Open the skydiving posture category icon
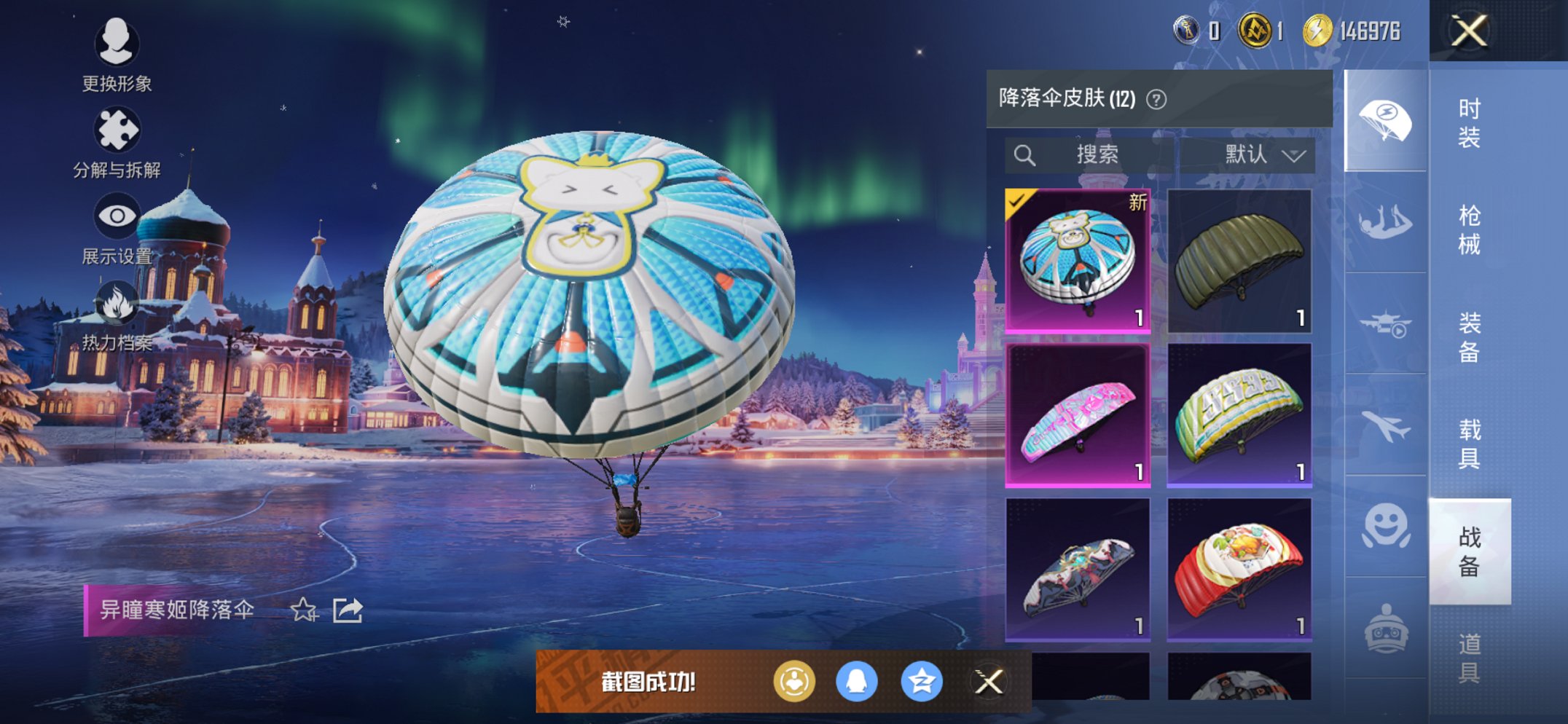 click(x=1385, y=220)
